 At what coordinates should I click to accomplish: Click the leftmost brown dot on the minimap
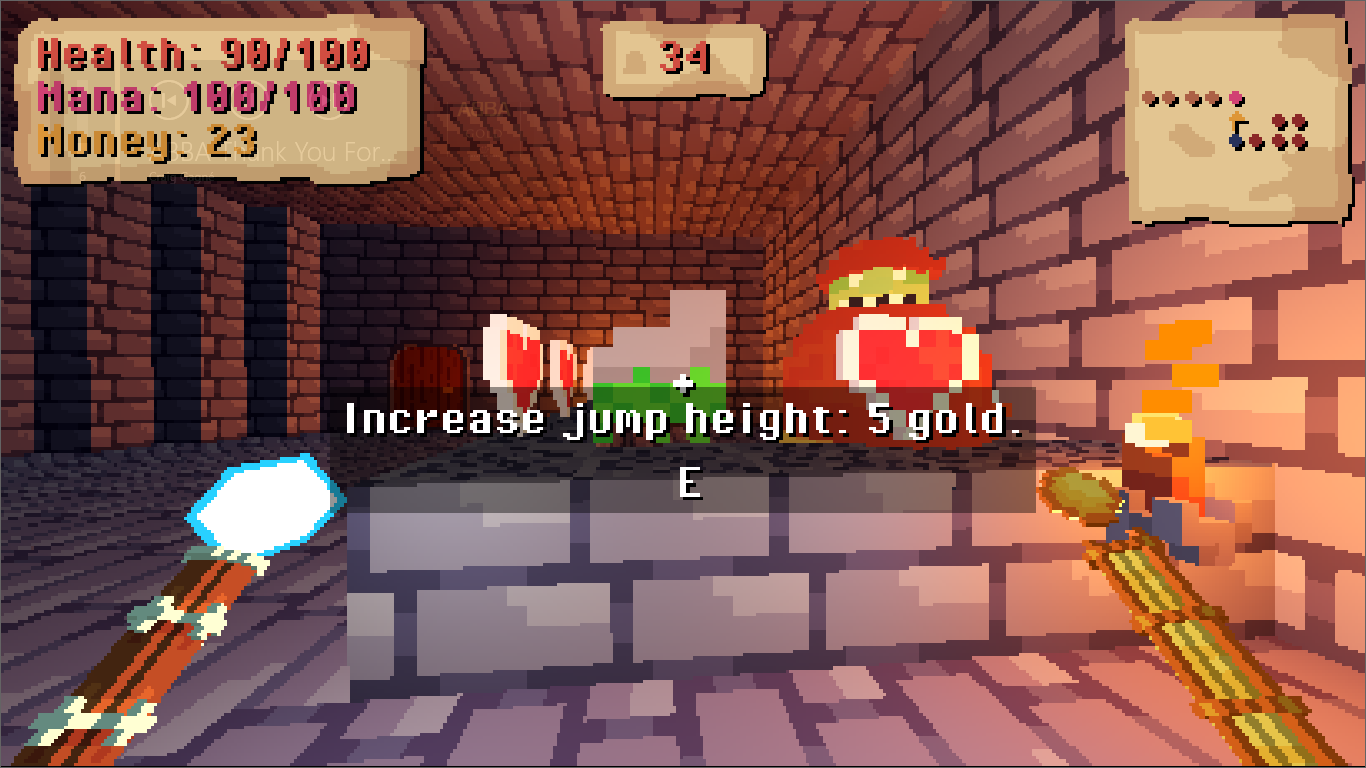pyautogui.click(x=1148, y=98)
